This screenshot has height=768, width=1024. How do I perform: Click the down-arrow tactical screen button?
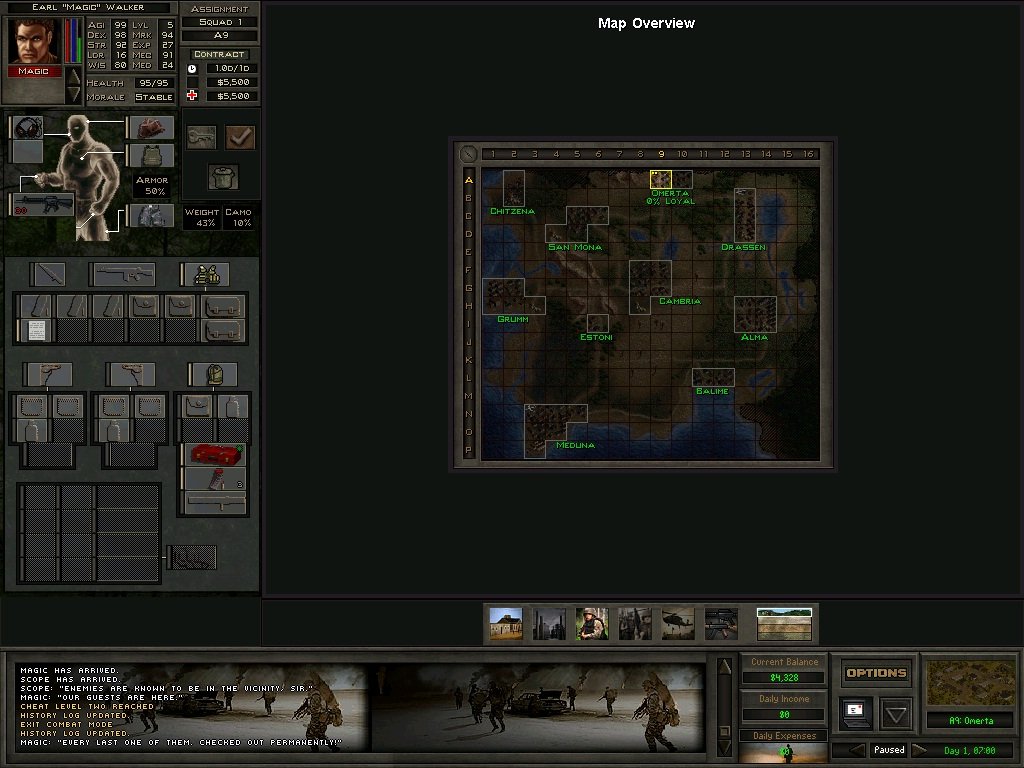896,714
